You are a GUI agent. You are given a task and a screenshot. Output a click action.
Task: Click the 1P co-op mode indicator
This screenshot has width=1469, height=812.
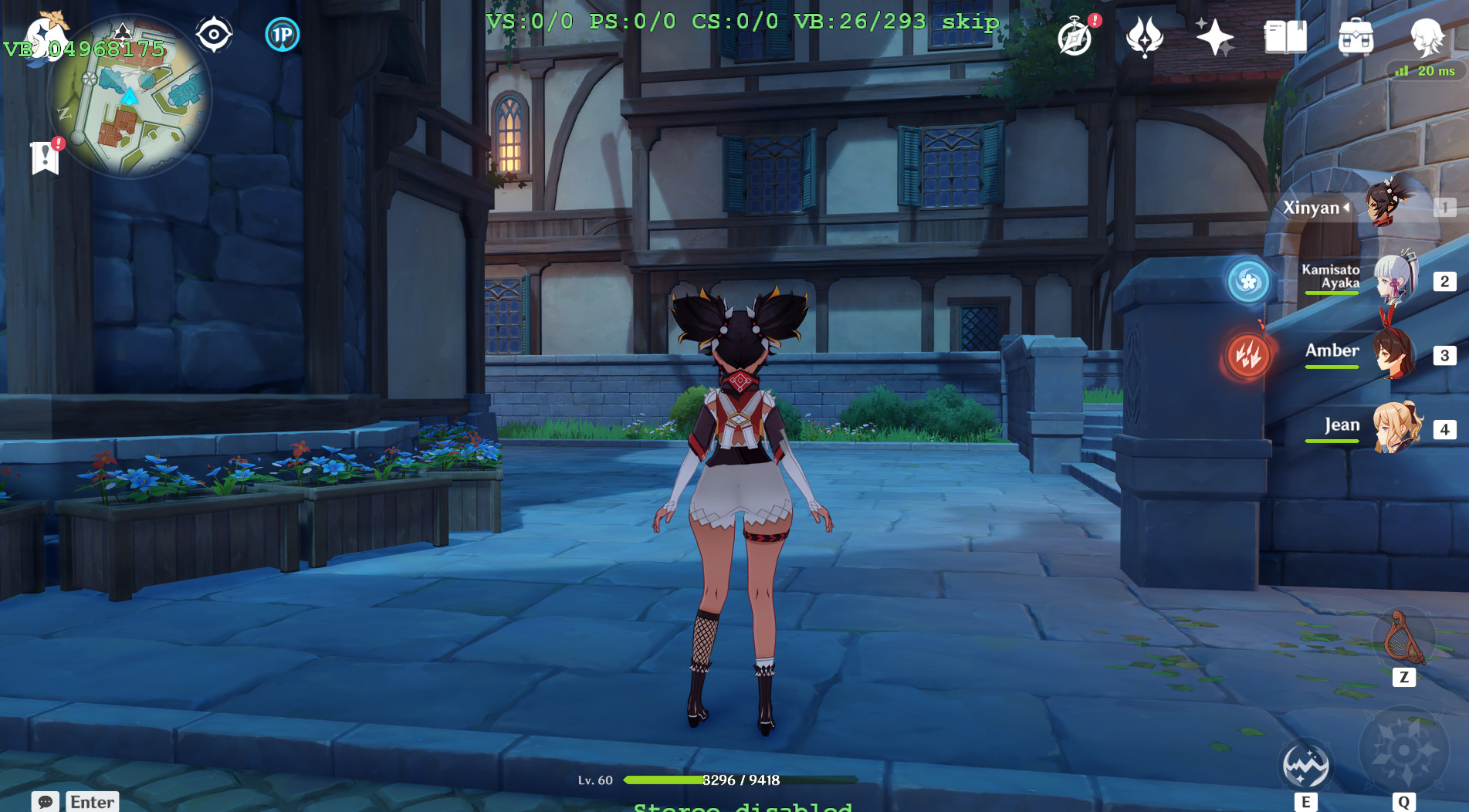click(283, 35)
